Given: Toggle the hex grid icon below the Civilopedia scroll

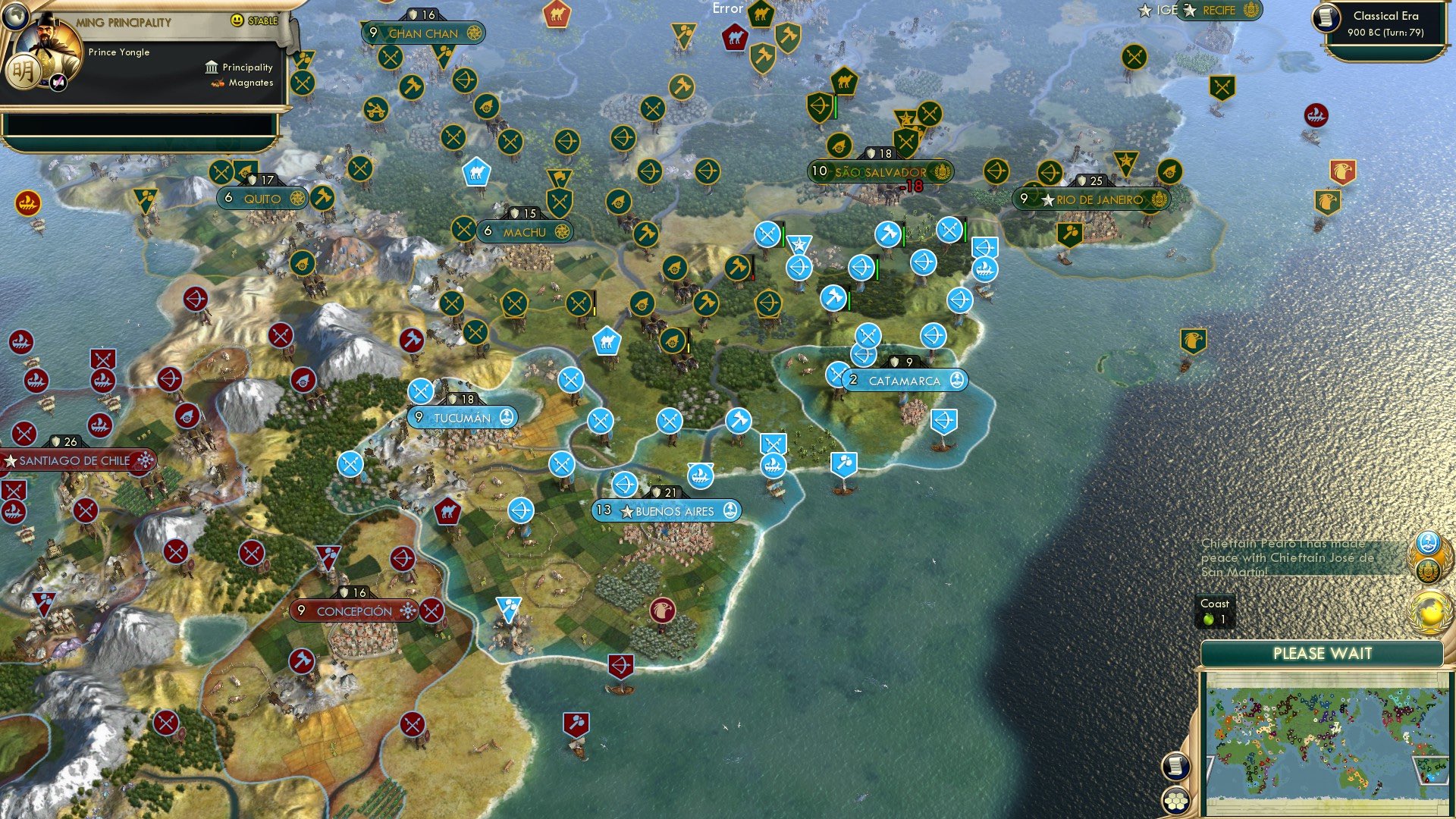Looking at the screenshot, I should point(1175,800).
